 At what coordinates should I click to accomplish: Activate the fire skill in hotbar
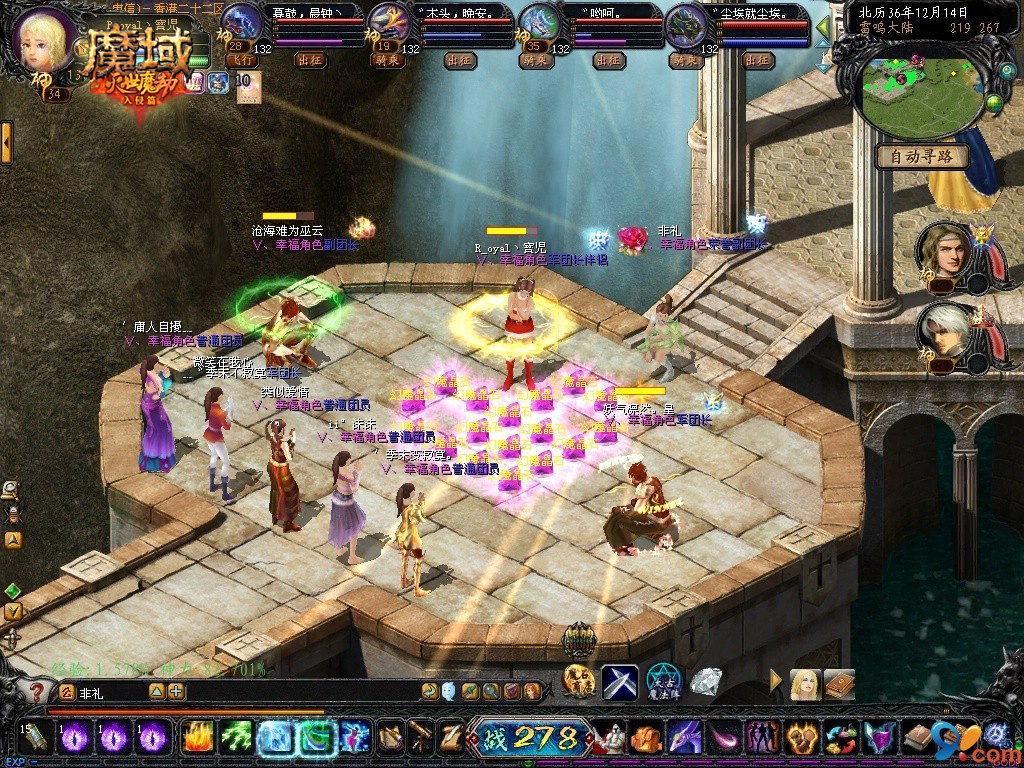tap(196, 738)
